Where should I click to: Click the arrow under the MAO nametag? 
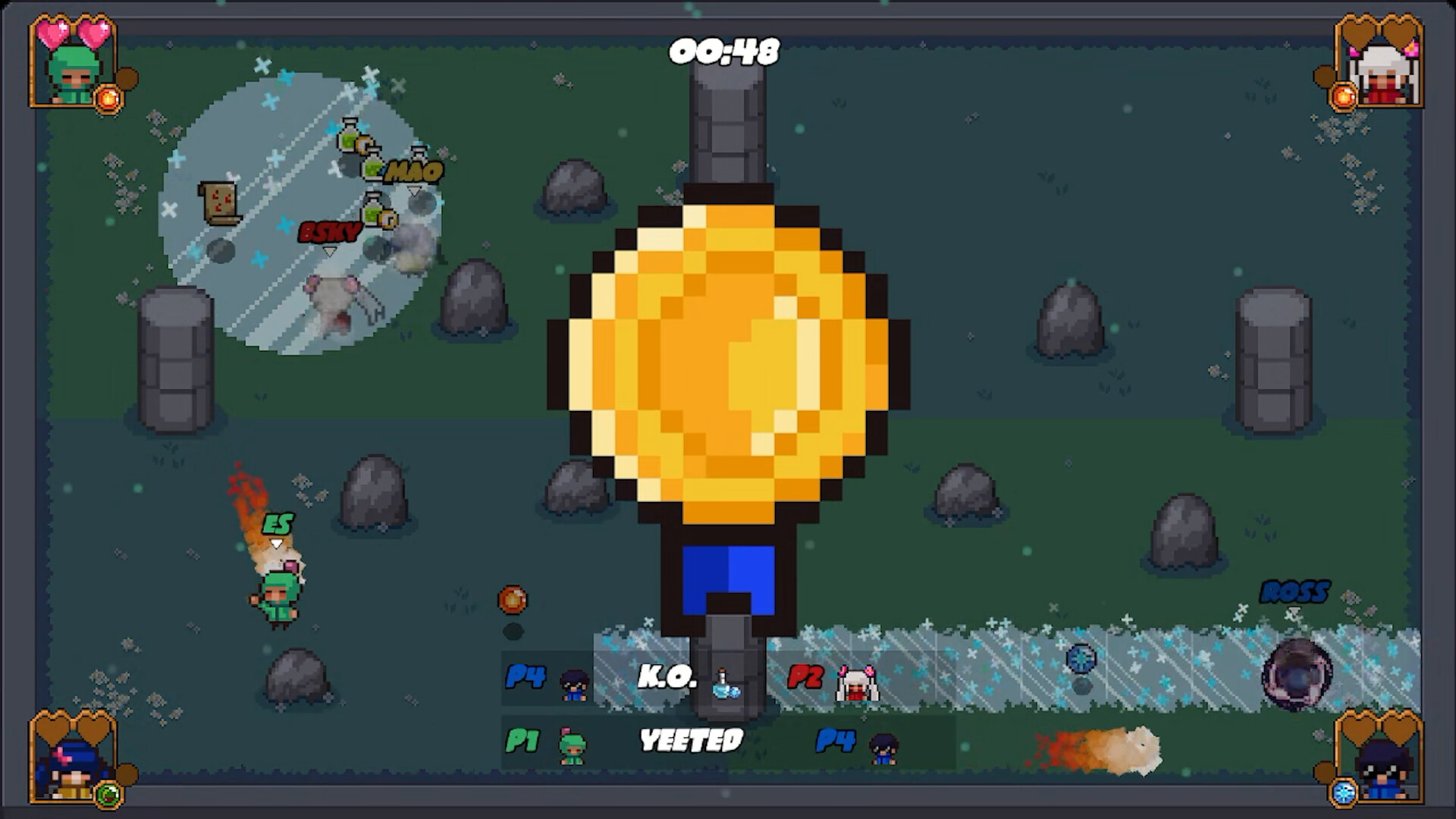[x=414, y=192]
